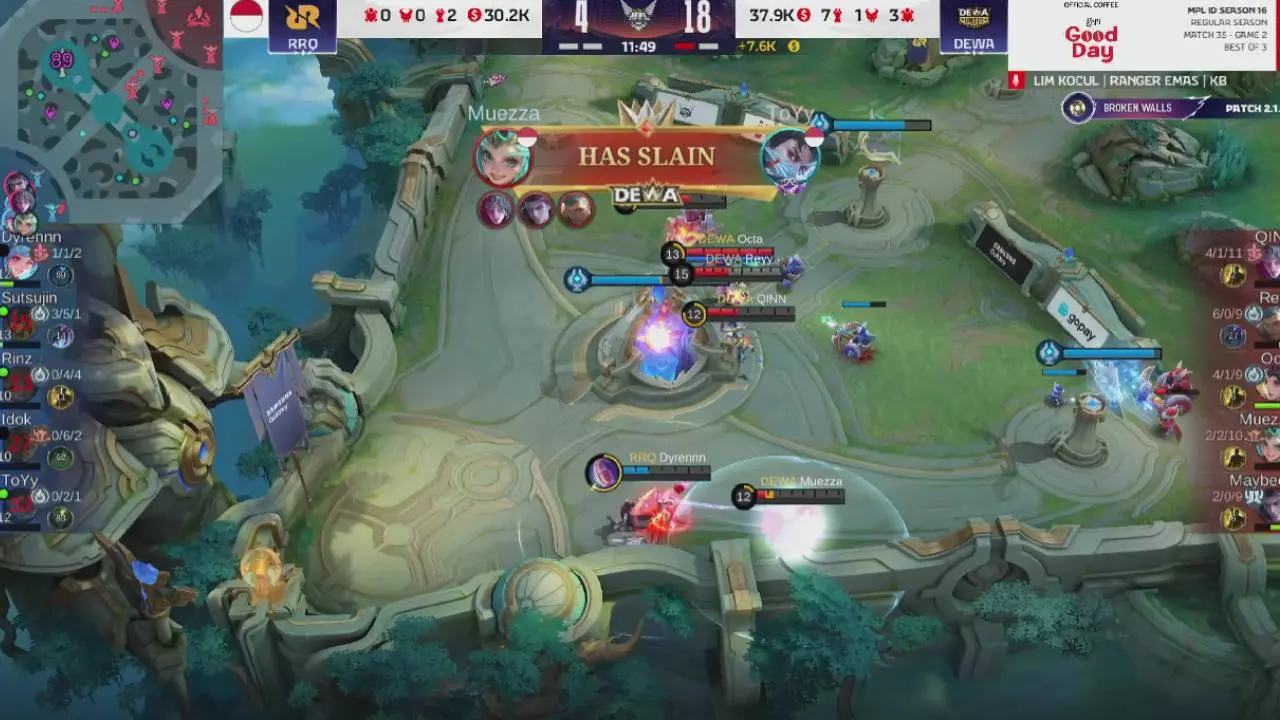Screen dimensions: 1280x720
Task: Click the DEWA team logo
Action: point(973,25)
